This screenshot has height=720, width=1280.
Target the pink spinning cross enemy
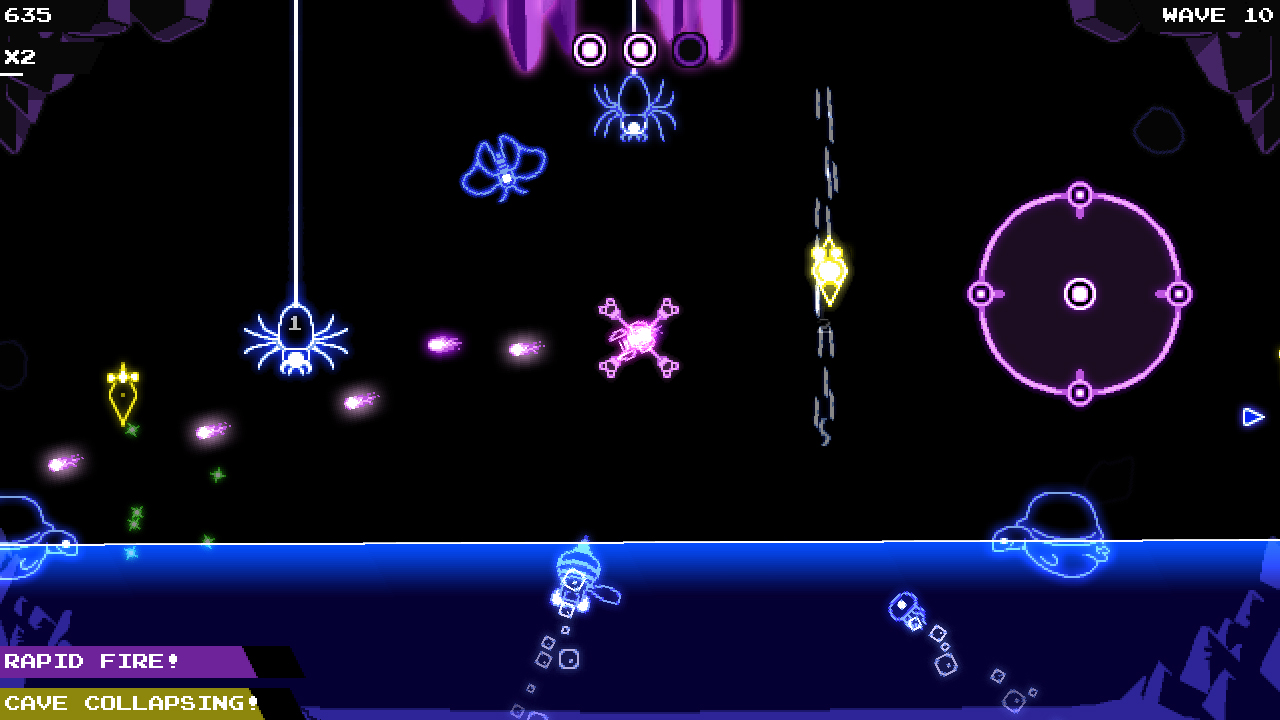point(638,338)
